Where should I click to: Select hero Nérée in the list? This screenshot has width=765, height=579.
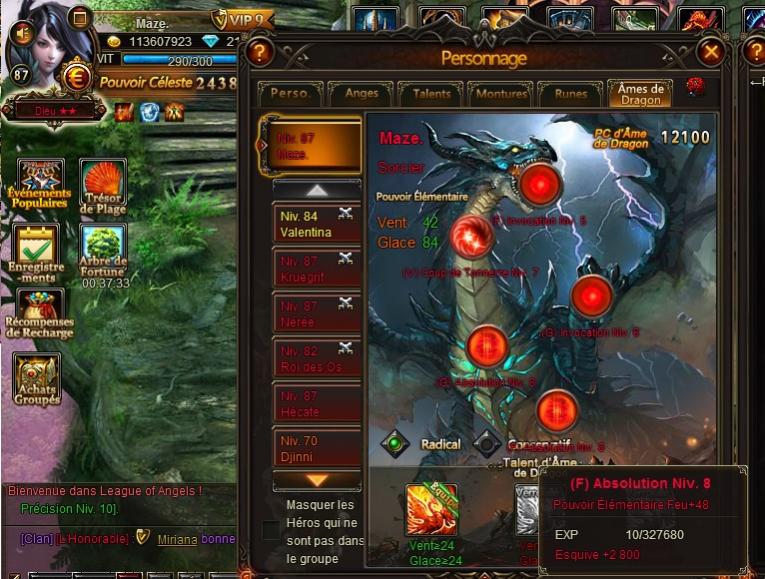pos(316,314)
